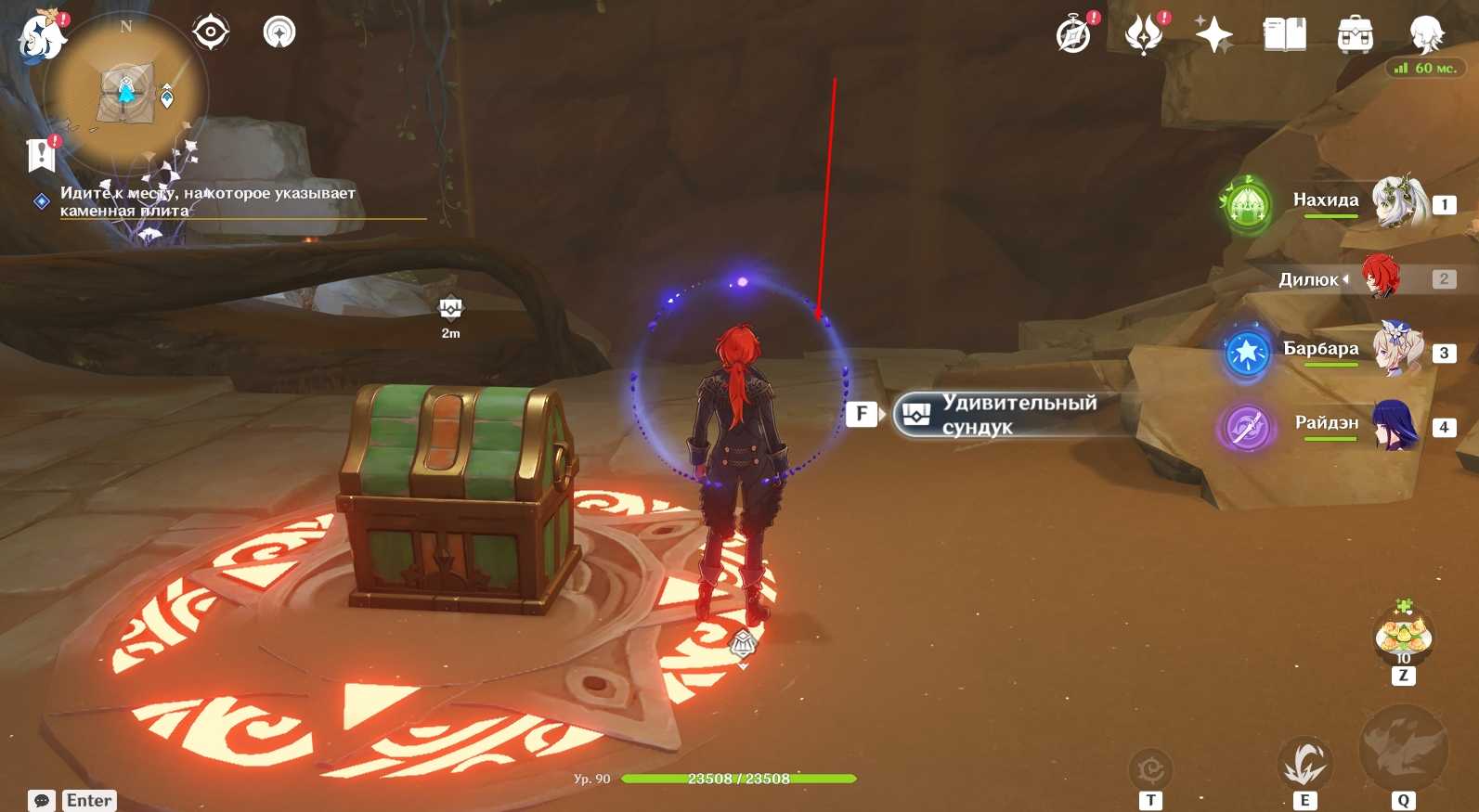Open the quest bookmark icon
The image size is (1479, 812).
click(41, 155)
